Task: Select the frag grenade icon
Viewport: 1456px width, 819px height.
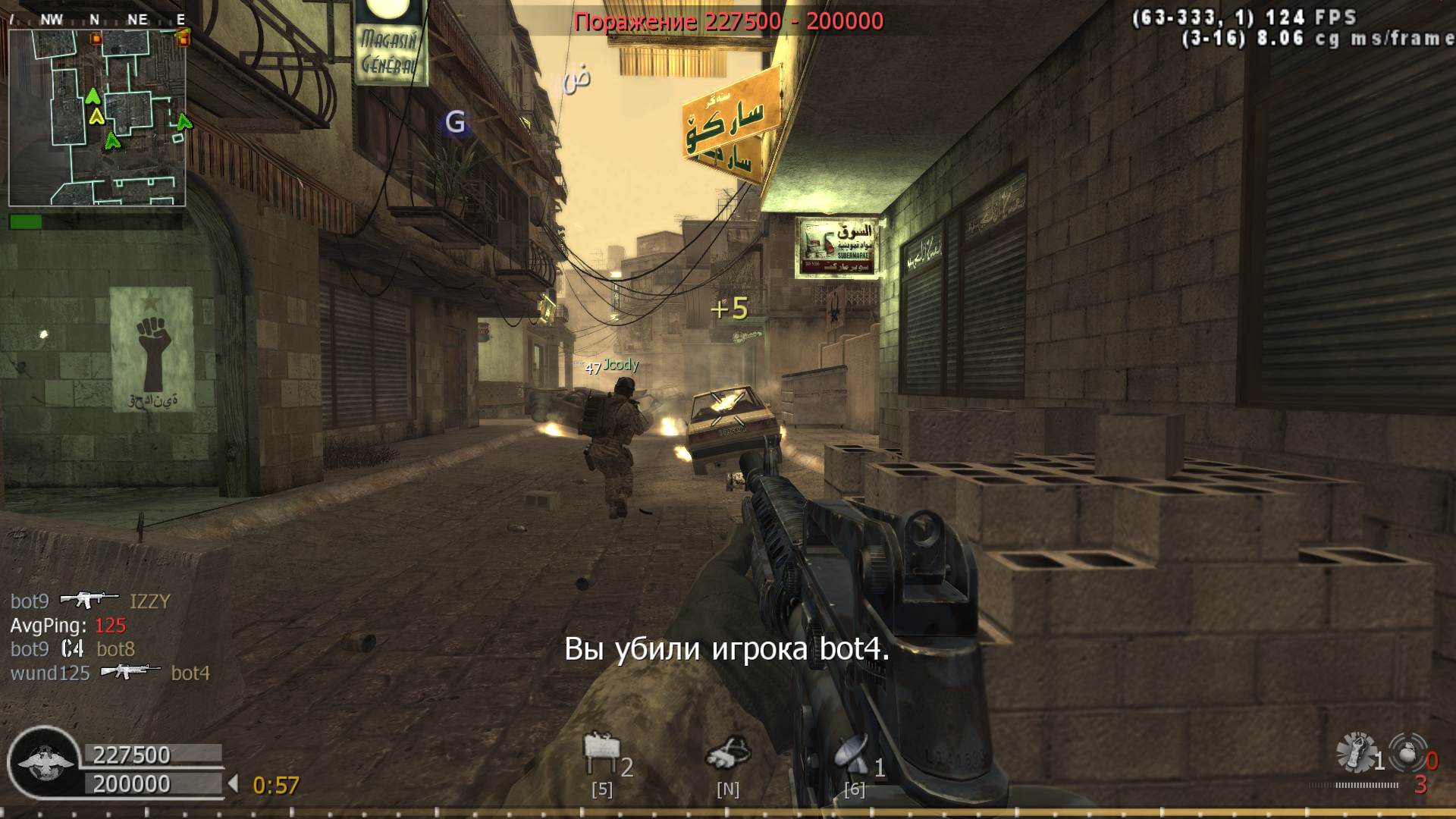Action: click(x=1407, y=753)
